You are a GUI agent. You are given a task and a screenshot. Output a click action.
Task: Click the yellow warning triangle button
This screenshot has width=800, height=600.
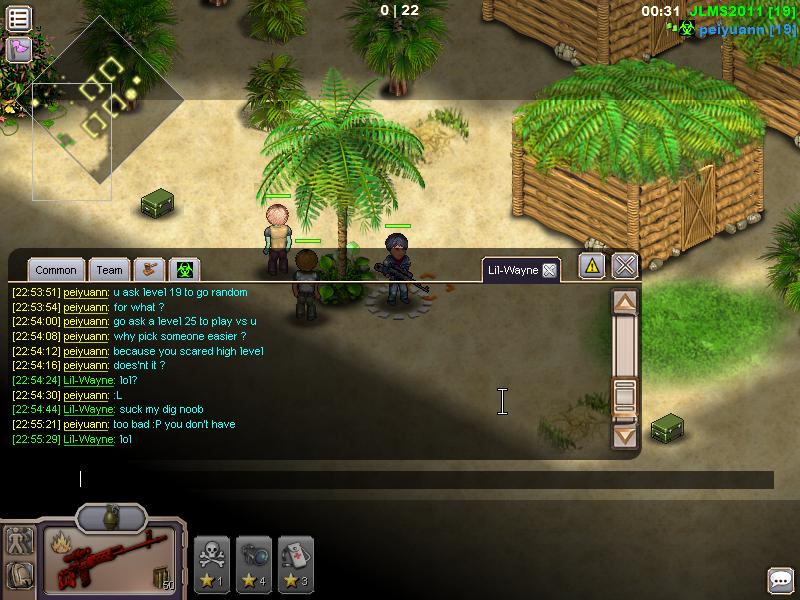592,265
